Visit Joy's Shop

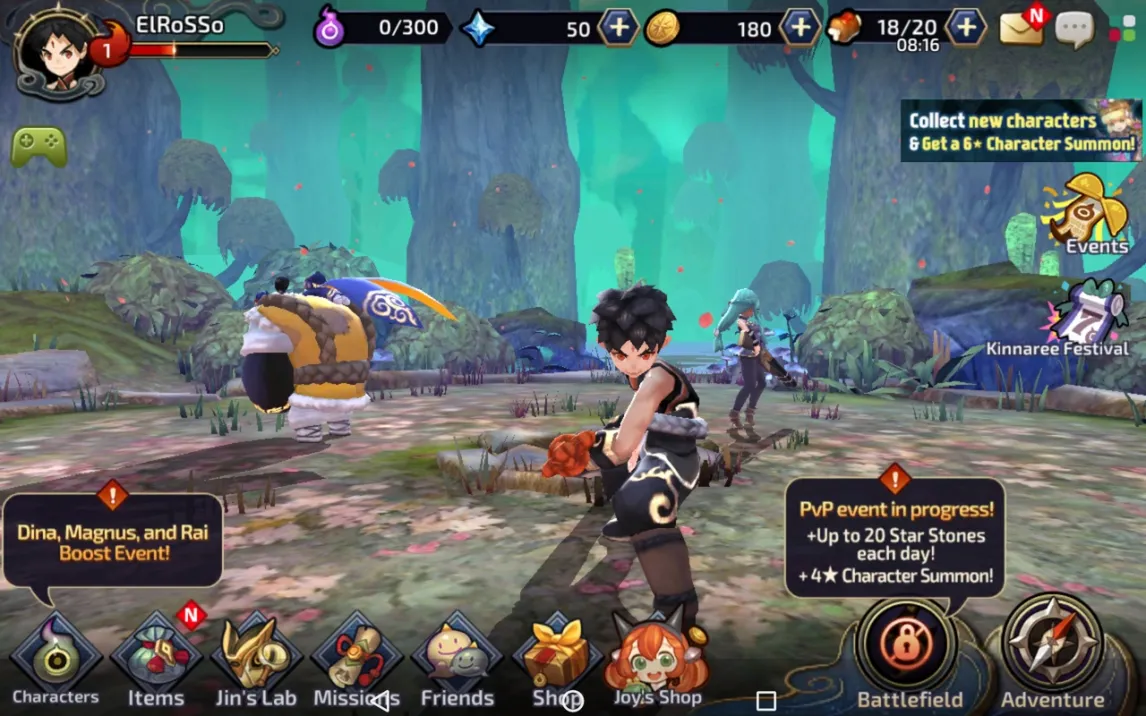coord(657,660)
